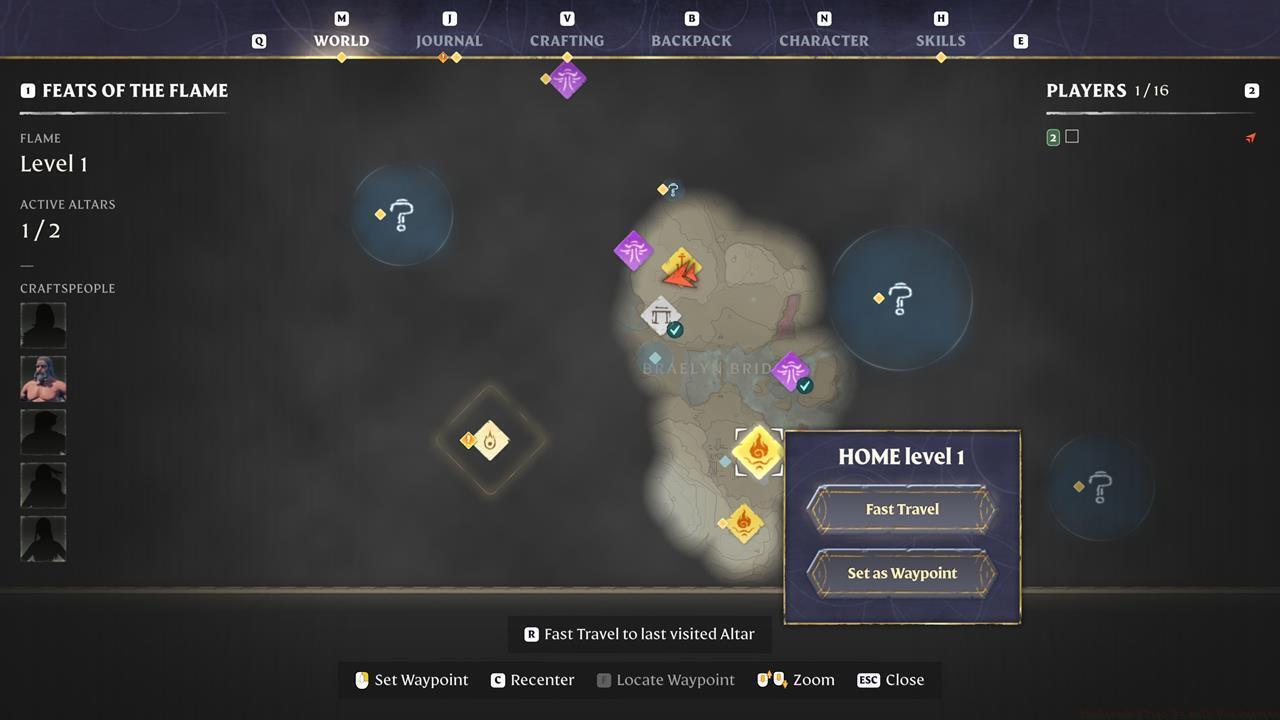Click the Q arrow to cycle tabs left

(x=259, y=40)
